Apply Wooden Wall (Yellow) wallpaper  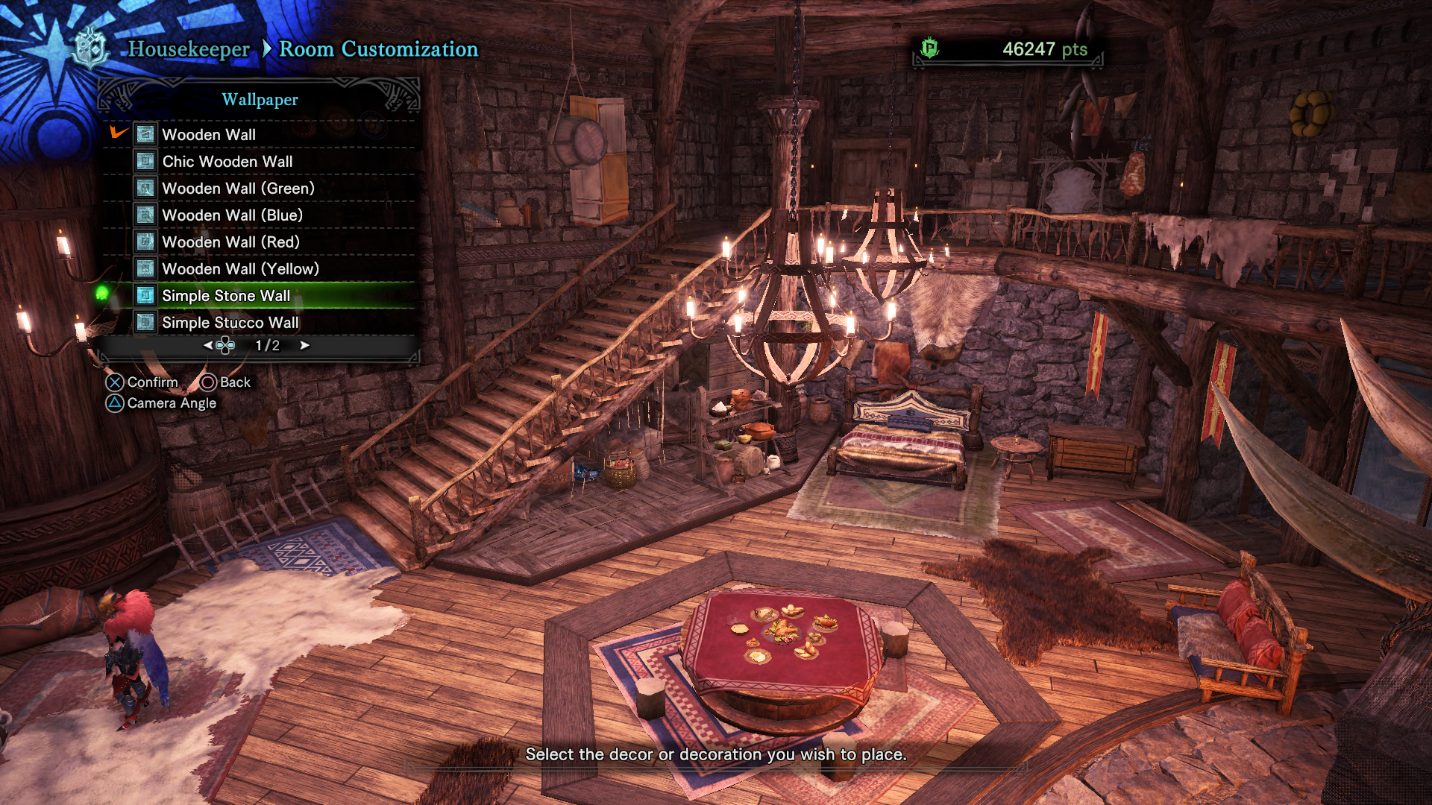(240, 269)
